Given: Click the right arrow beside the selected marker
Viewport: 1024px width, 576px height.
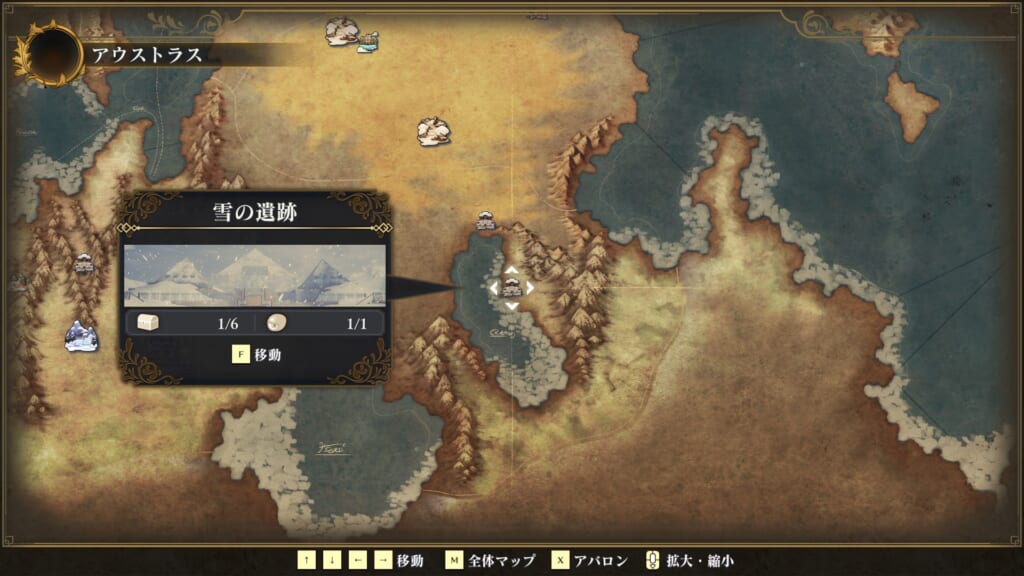Looking at the screenshot, I should click(530, 288).
